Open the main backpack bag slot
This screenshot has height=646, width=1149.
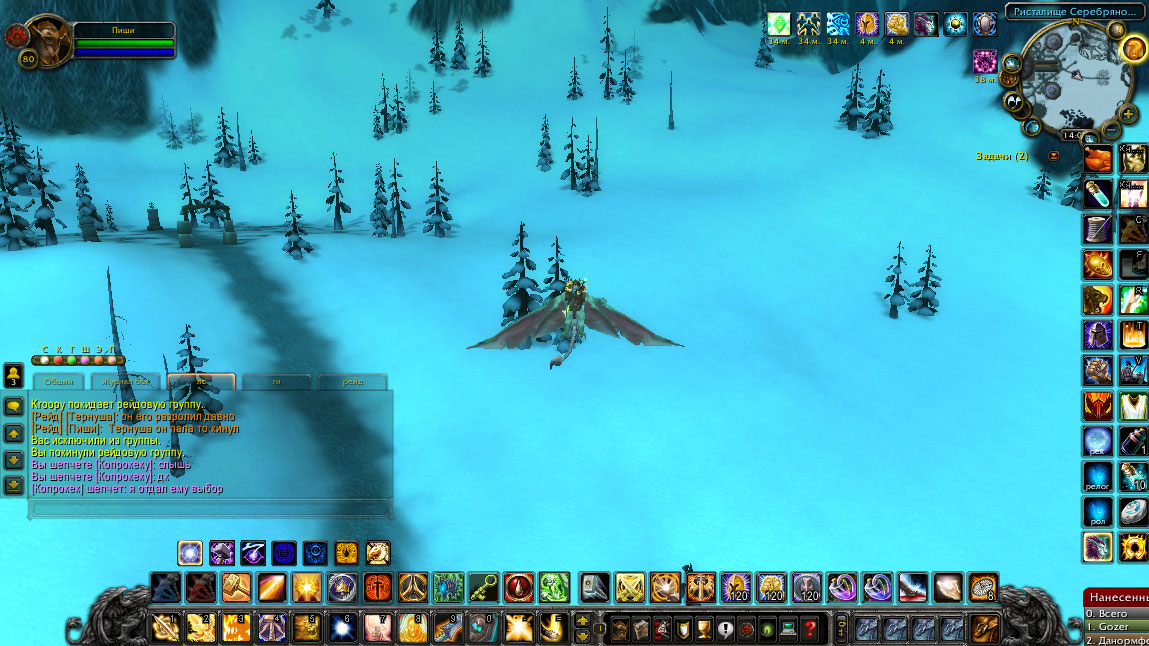coord(984,627)
